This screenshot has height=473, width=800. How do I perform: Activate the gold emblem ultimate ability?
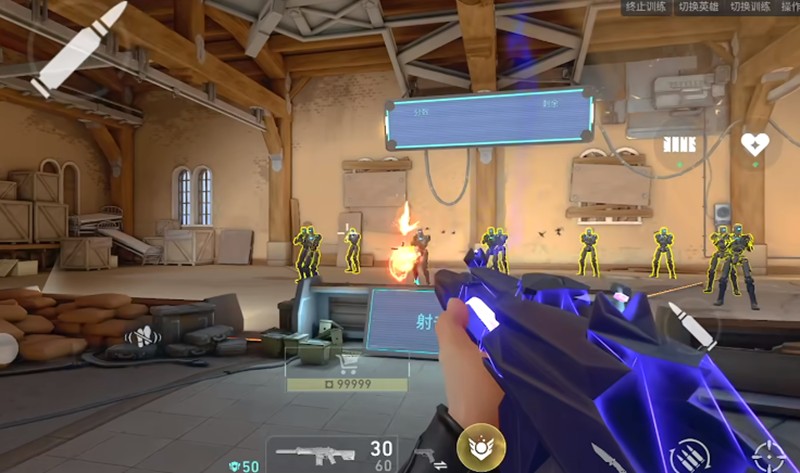[x=480, y=447]
